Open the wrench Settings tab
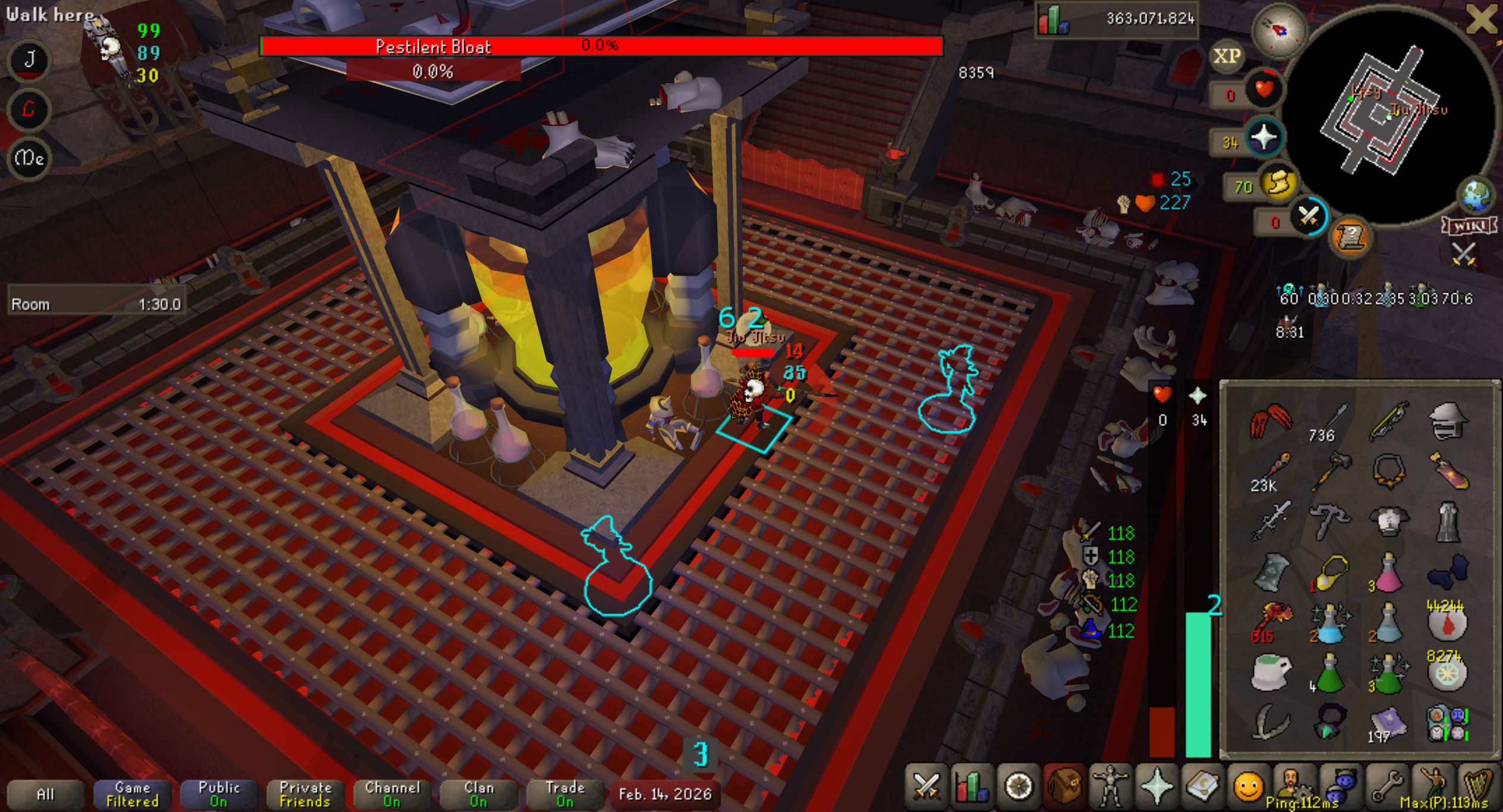 point(1387,787)
